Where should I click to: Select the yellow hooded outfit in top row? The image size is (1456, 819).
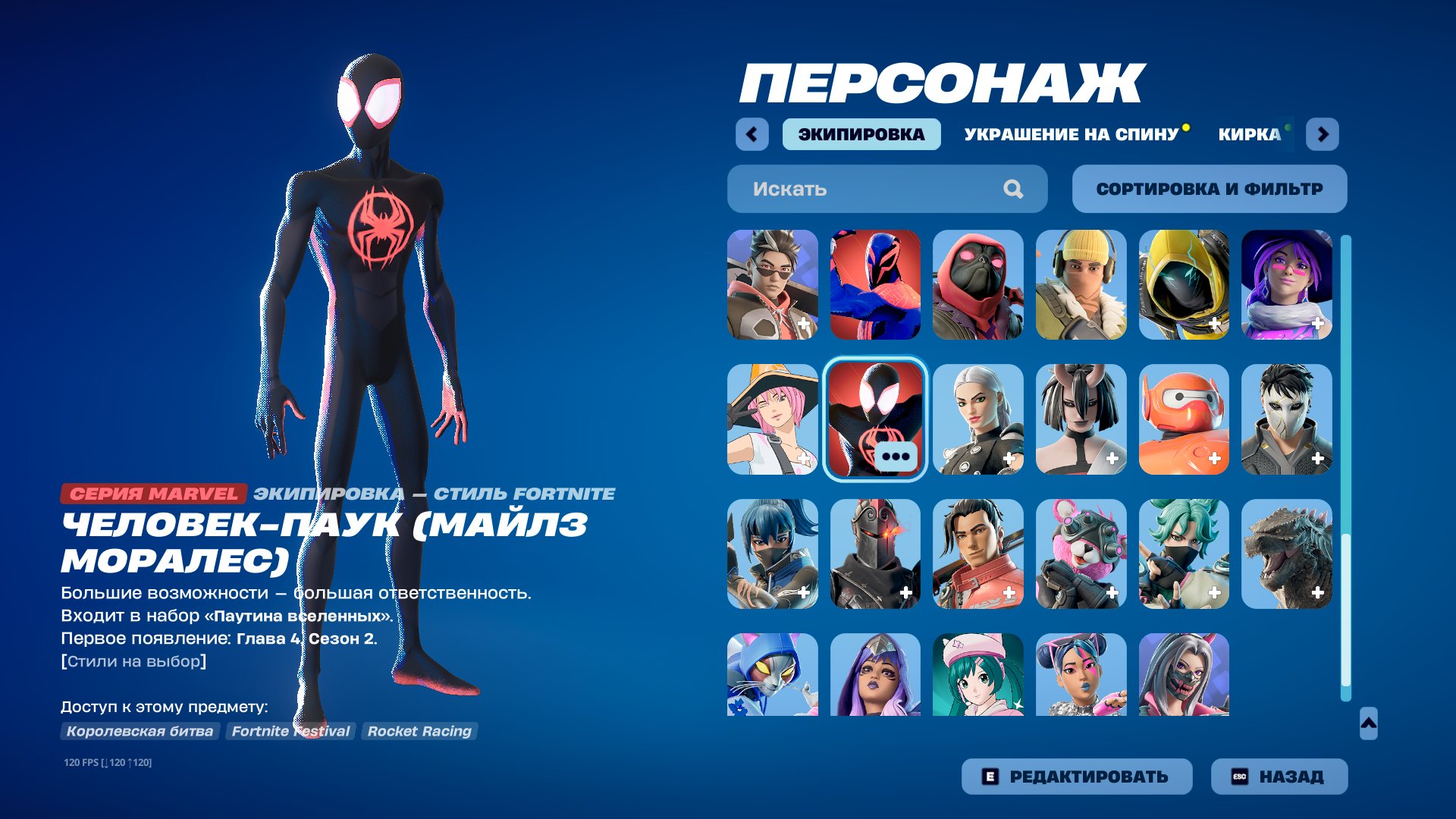1183,284
